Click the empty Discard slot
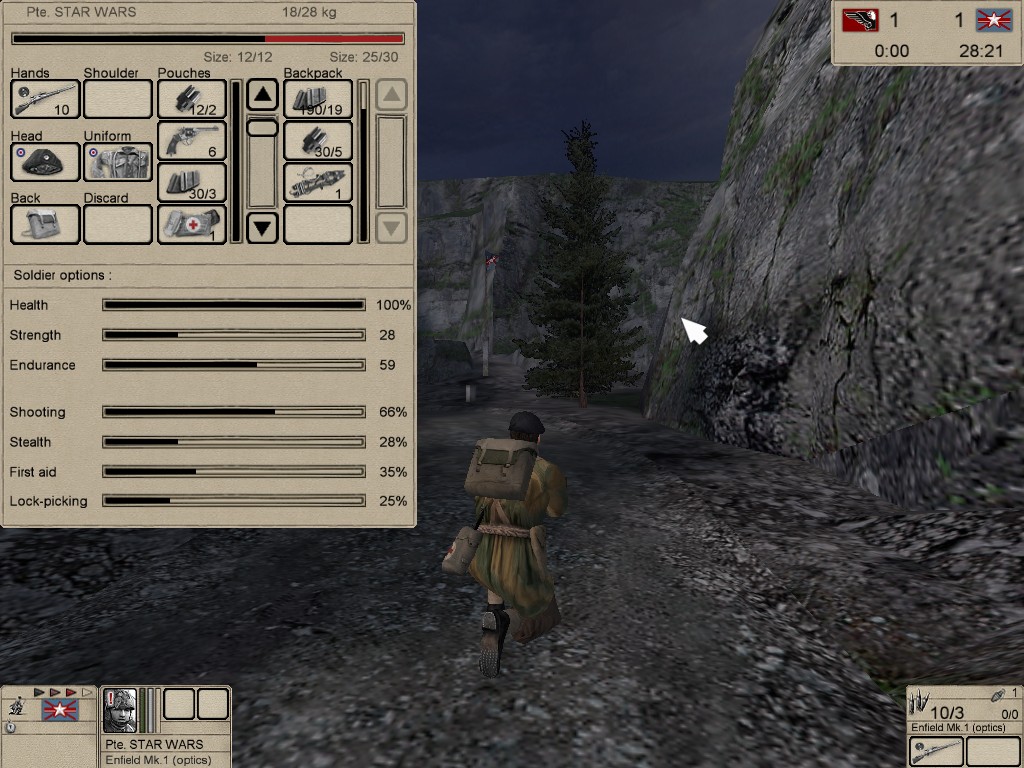 tap(118, 224)
